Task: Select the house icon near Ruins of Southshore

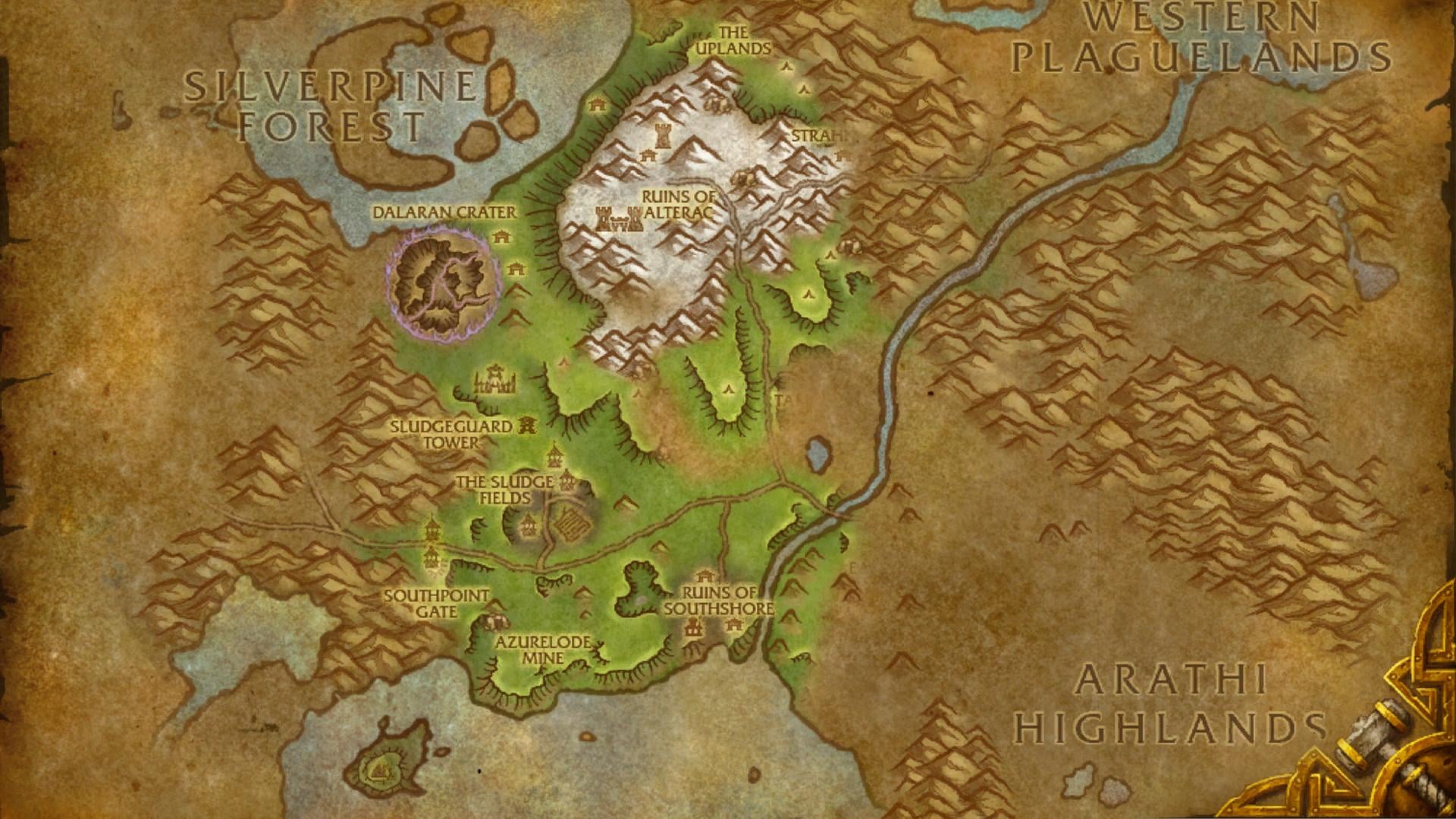Action: click(704, 577)
